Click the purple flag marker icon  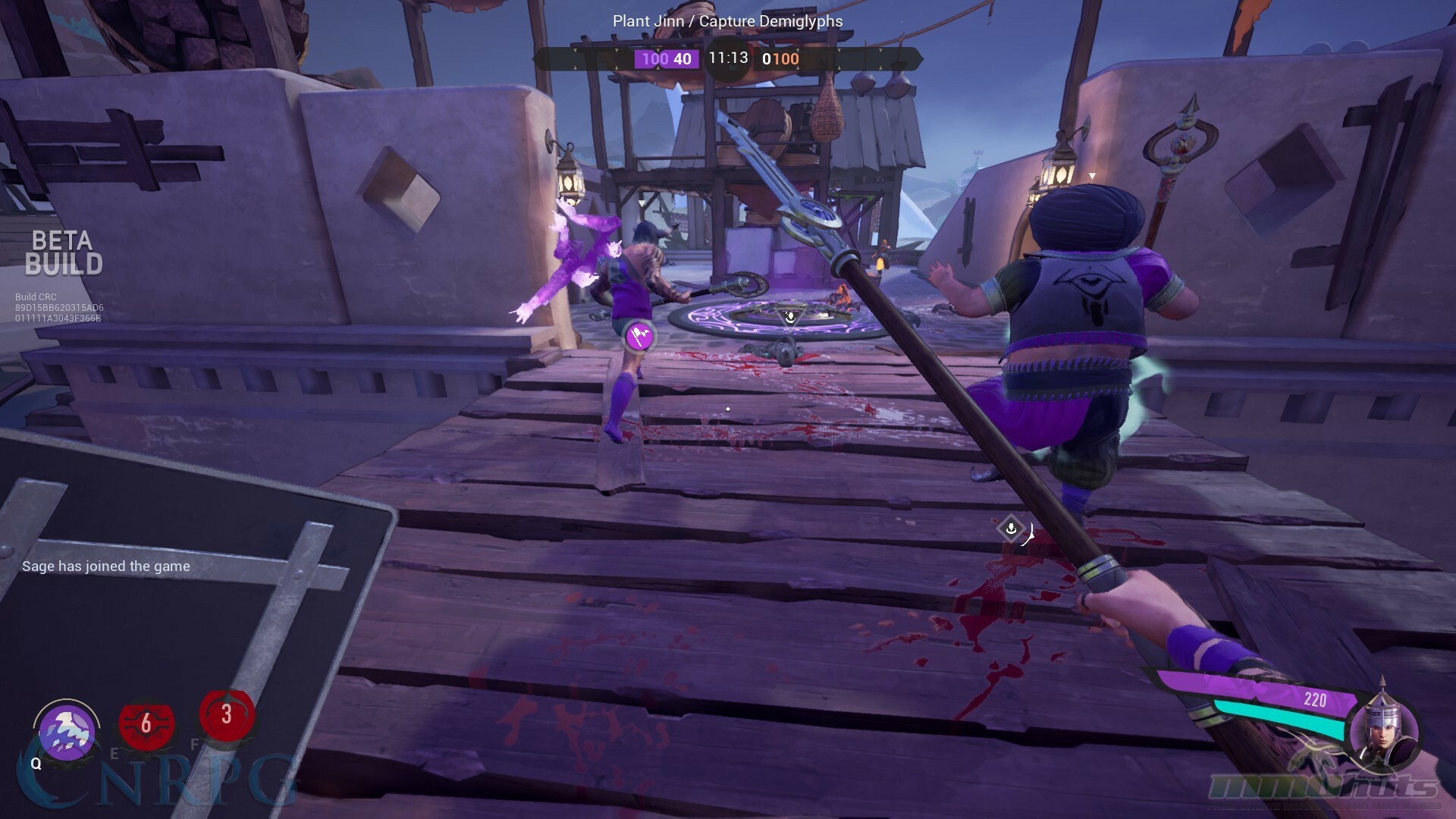pyautogui.click(x=639, y=336)
